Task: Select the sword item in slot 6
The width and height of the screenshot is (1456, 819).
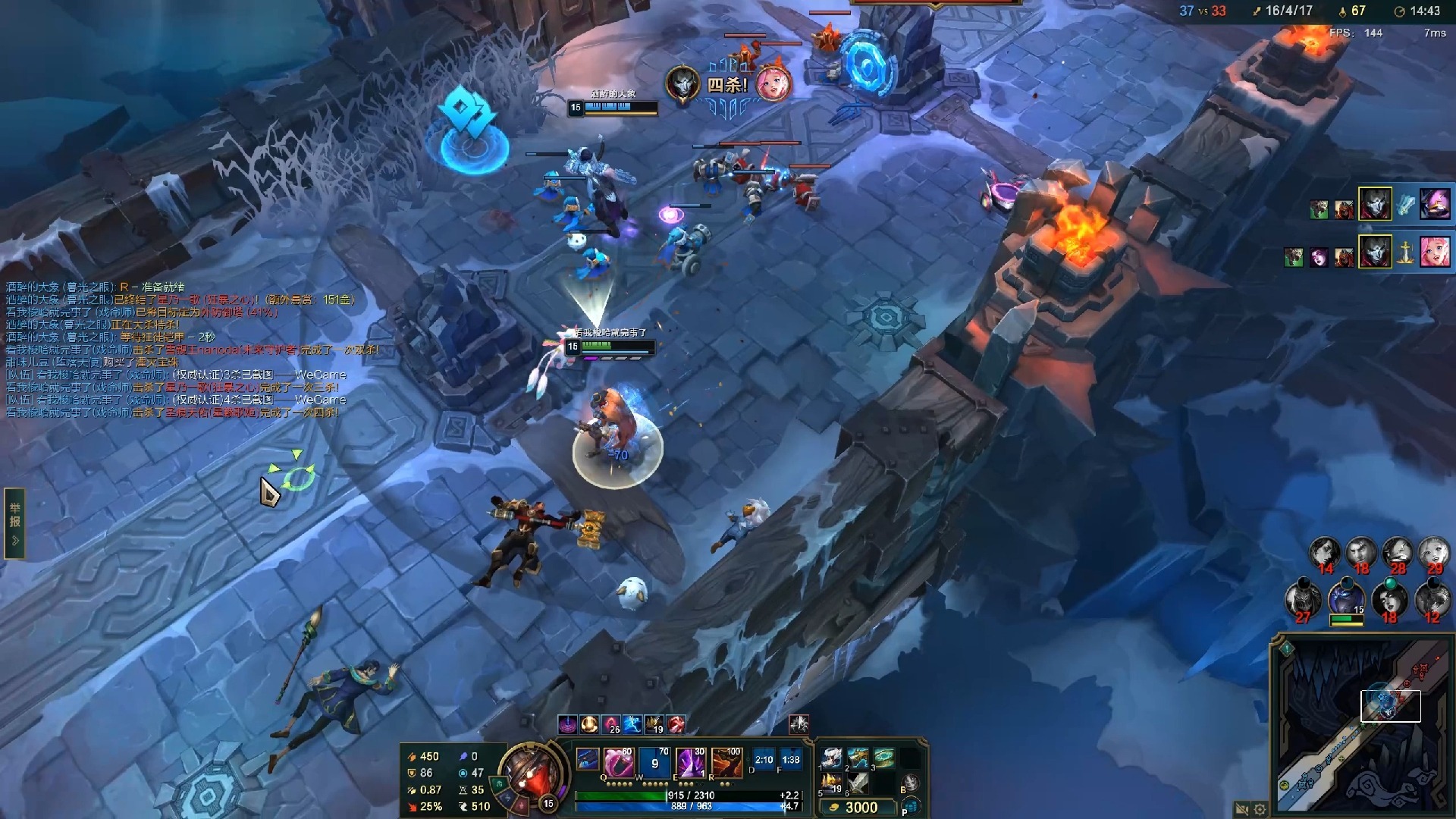Action: (x=858, y=783)
